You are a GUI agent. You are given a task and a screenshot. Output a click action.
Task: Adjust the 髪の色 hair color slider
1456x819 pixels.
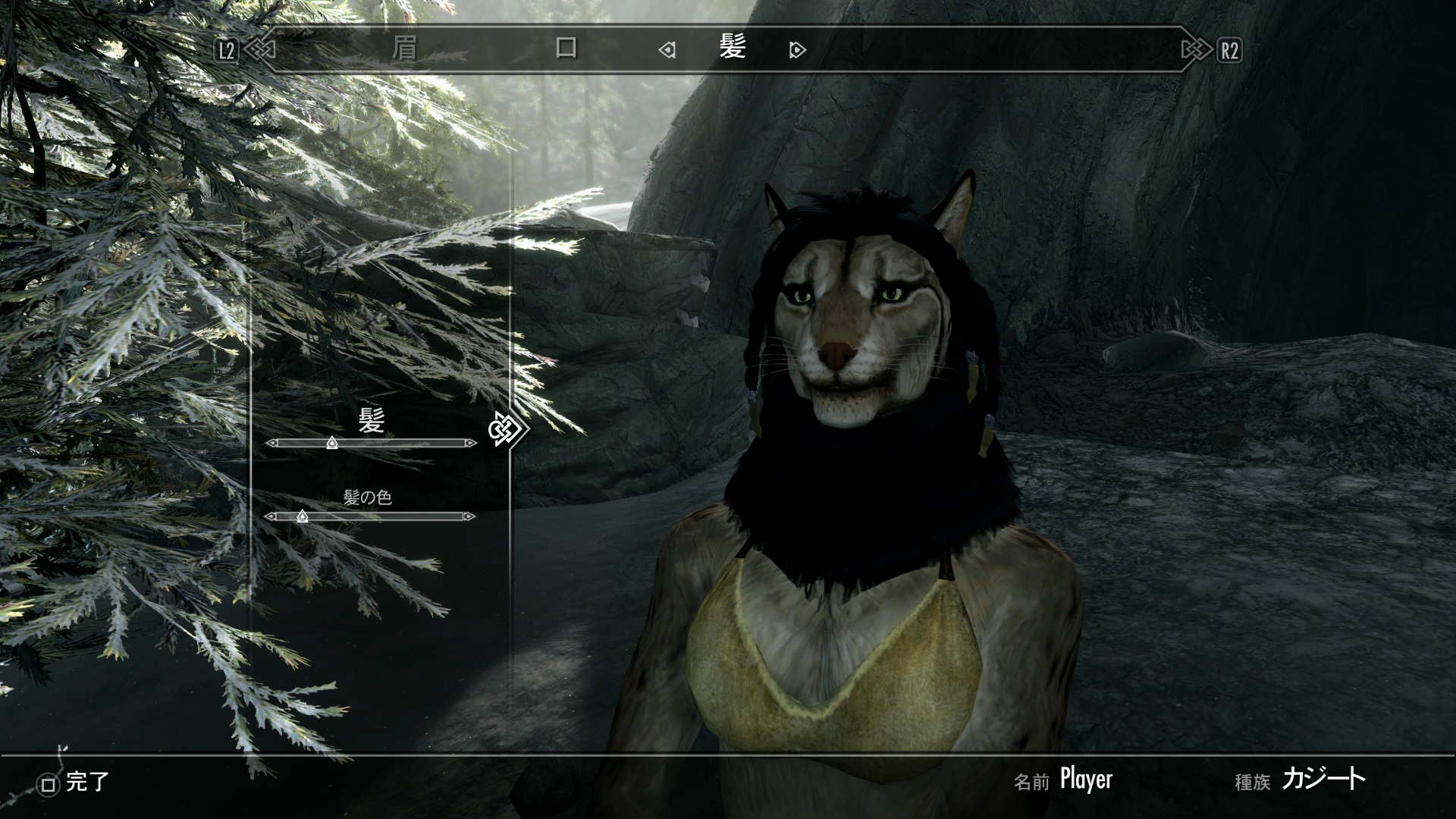click(302, 516)
